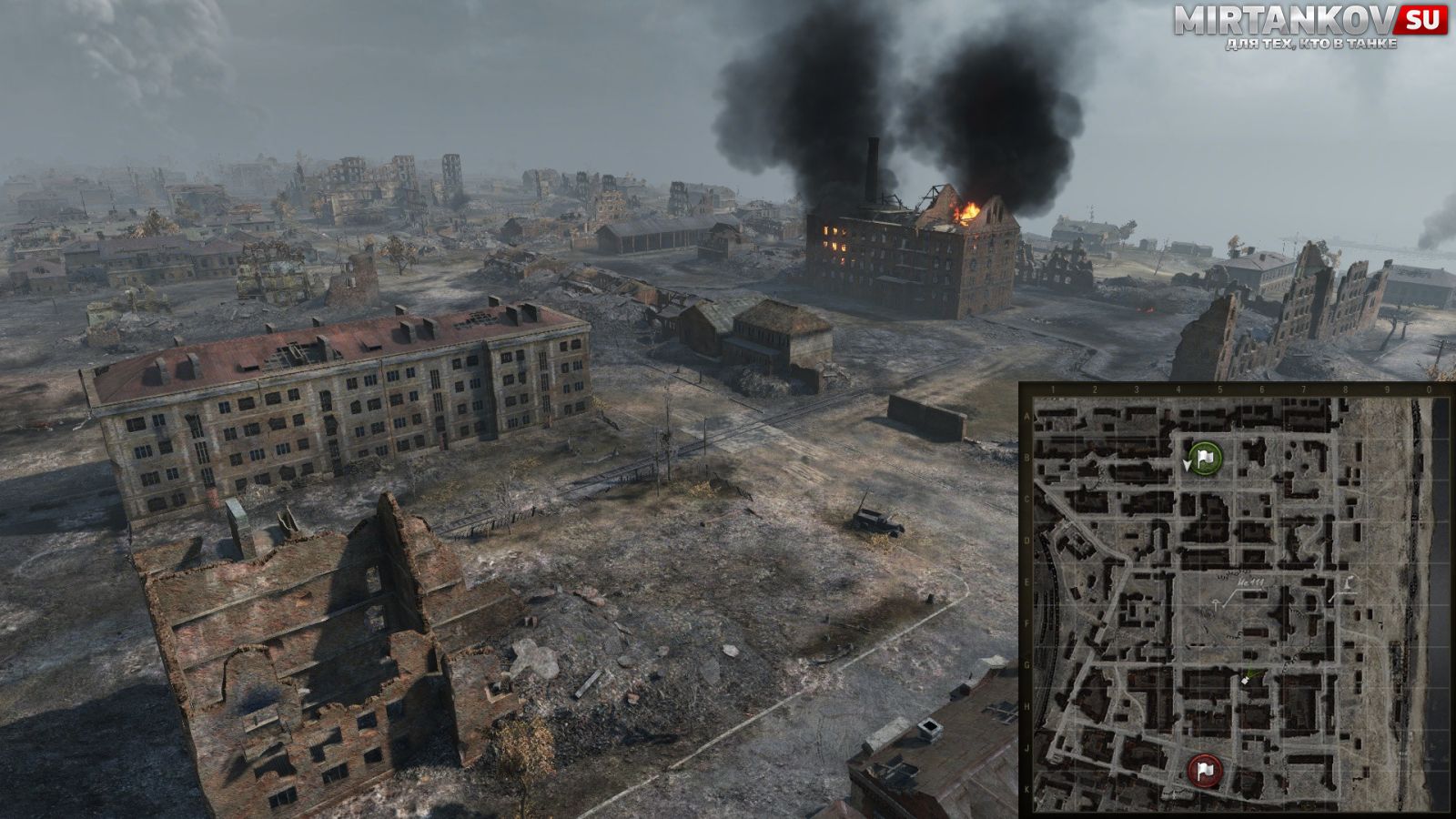
Task: Click the green allied base flag marker
Action: (1205, 459)
